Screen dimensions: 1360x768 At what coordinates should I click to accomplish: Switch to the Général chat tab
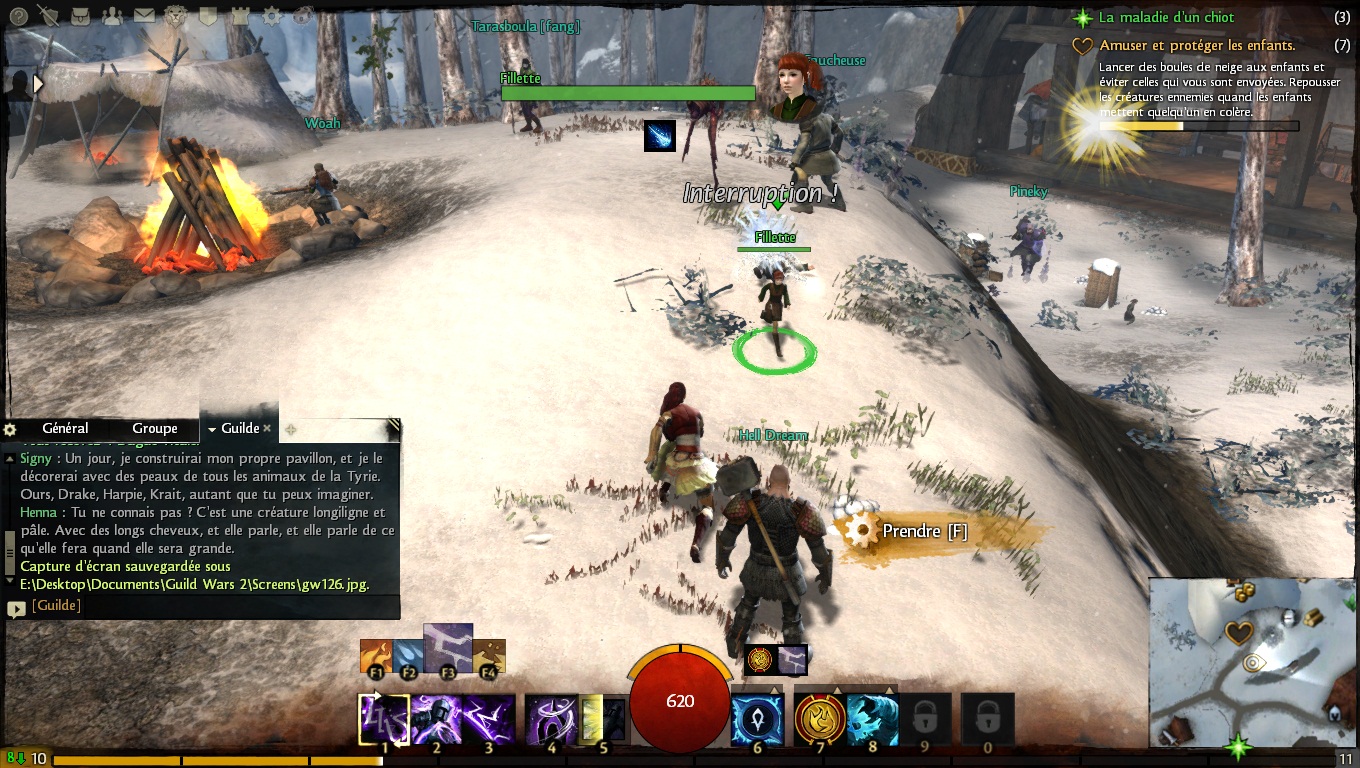click(65, 428)
